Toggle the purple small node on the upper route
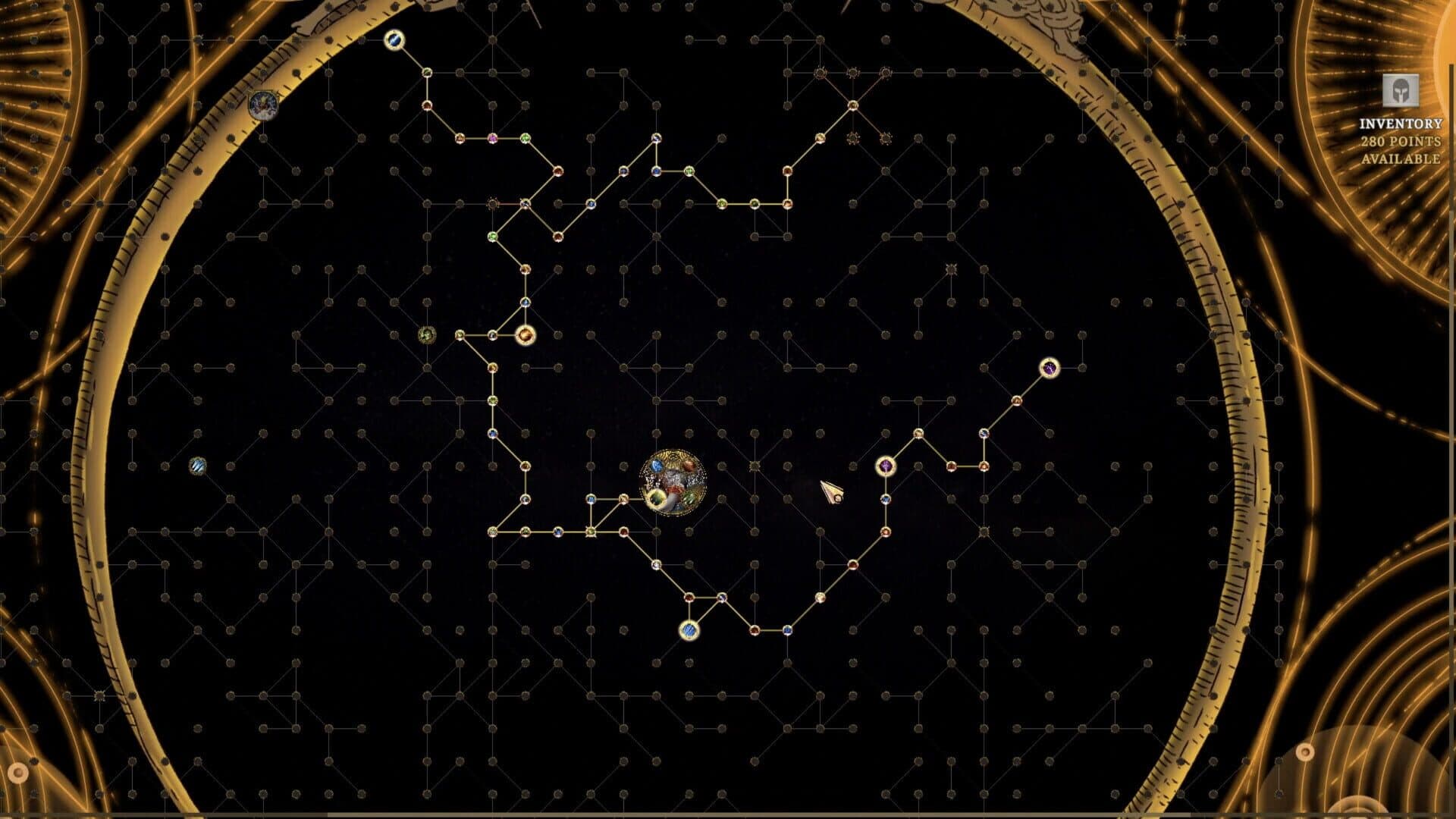Viewport: 1456px width, 819px height. pyautogui.click(x=493, y=139)
